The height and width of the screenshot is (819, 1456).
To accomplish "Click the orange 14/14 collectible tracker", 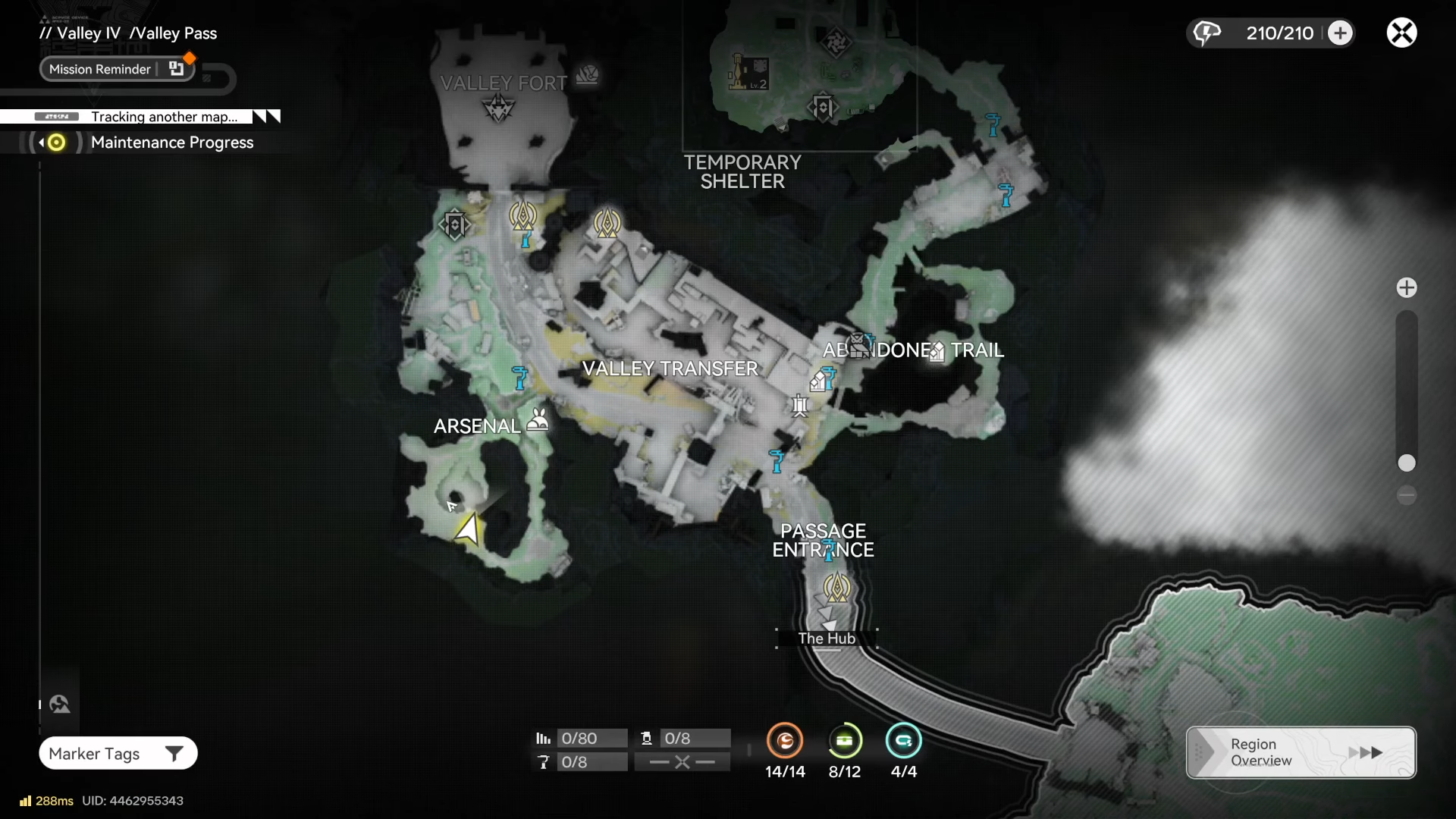I will 785,741.
